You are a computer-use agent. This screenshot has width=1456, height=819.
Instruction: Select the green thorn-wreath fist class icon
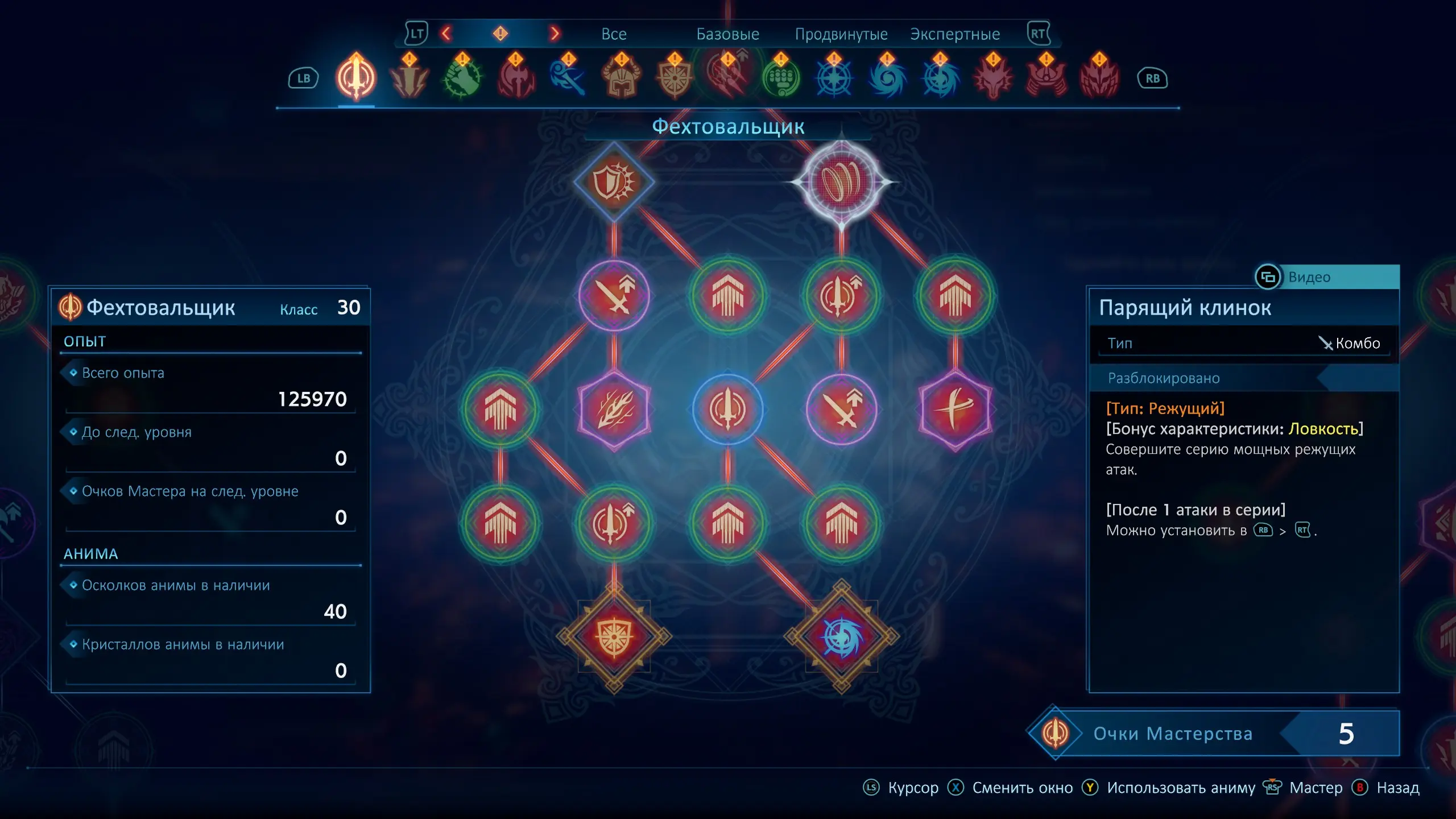point(462,78)
